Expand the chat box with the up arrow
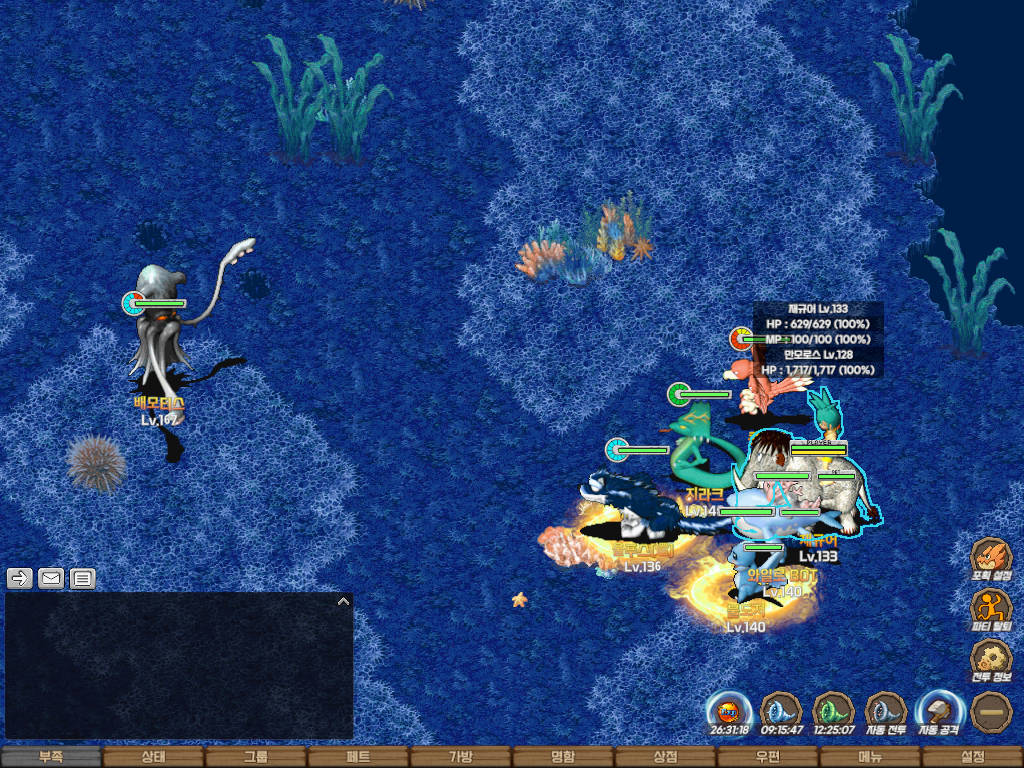1024x768 pixels. [x=343, y=602]
